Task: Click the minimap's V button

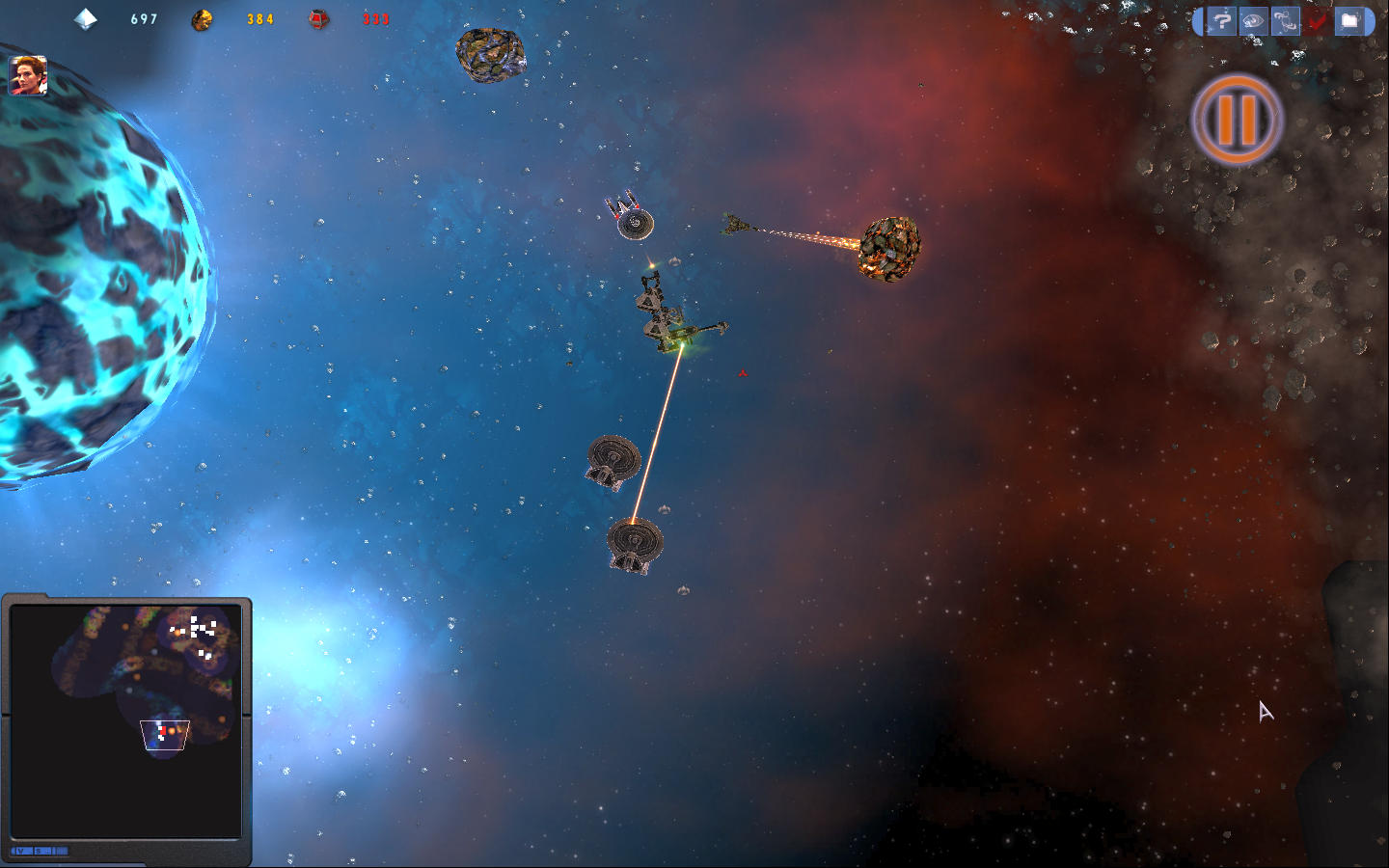Action: [x=19, y=851]
